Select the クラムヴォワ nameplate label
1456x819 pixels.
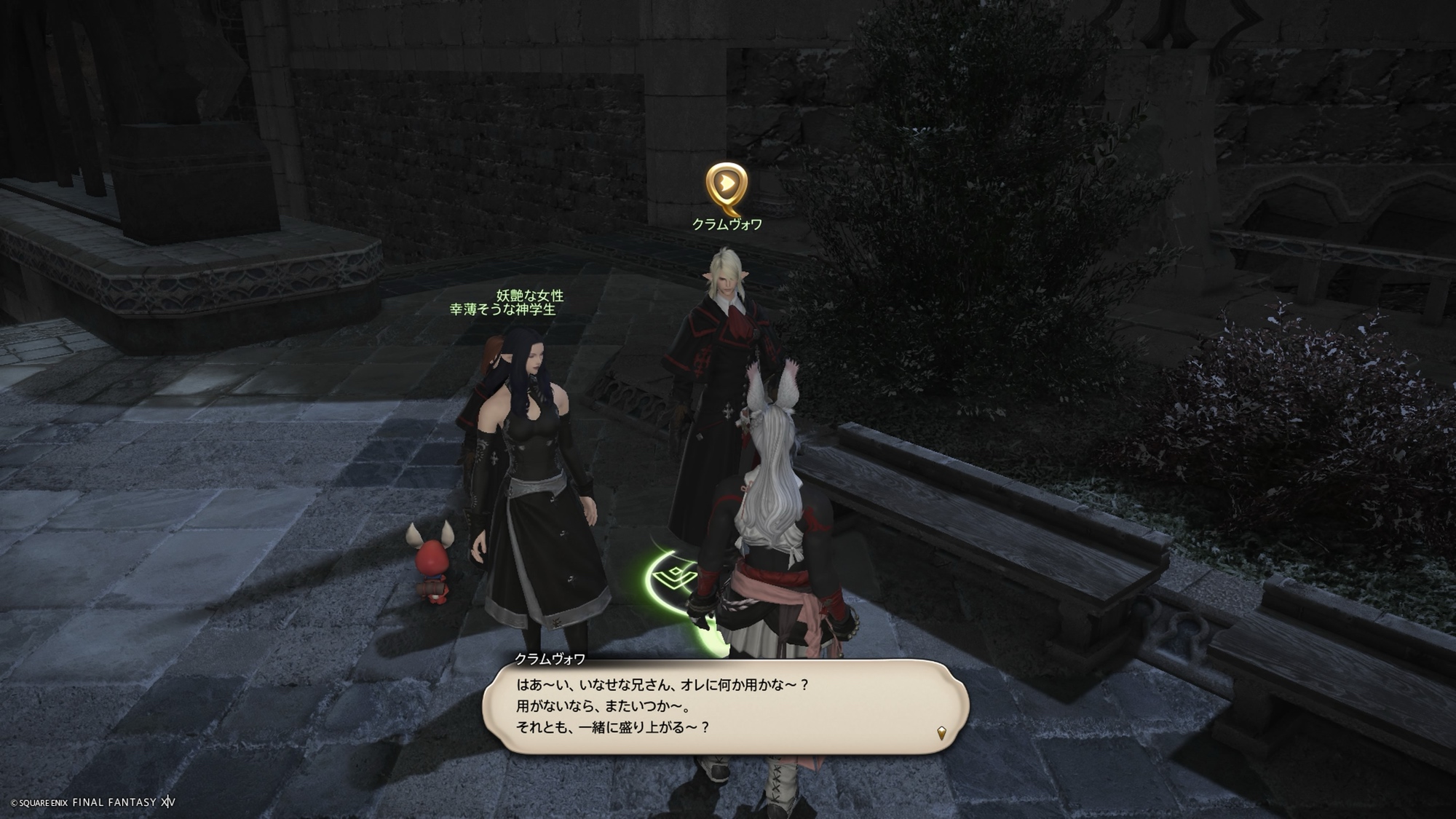click(727, 224)
